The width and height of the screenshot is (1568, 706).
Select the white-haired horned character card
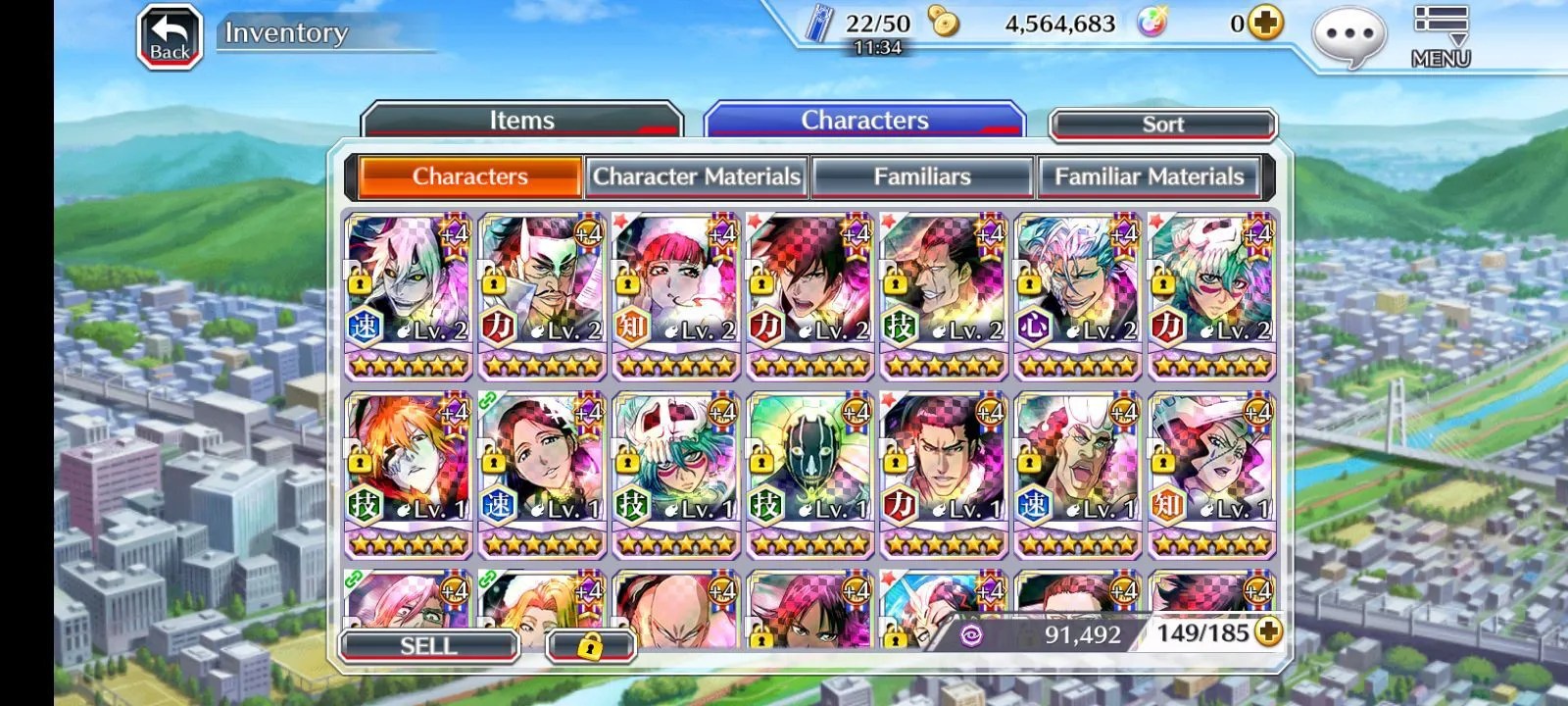coord(409,294)
